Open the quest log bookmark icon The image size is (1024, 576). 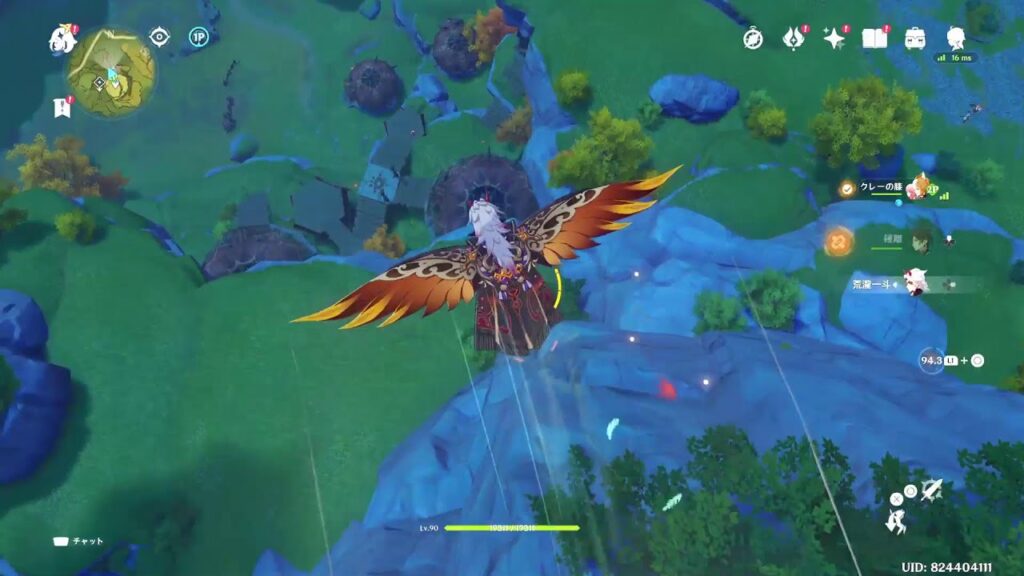coord(62,108)
